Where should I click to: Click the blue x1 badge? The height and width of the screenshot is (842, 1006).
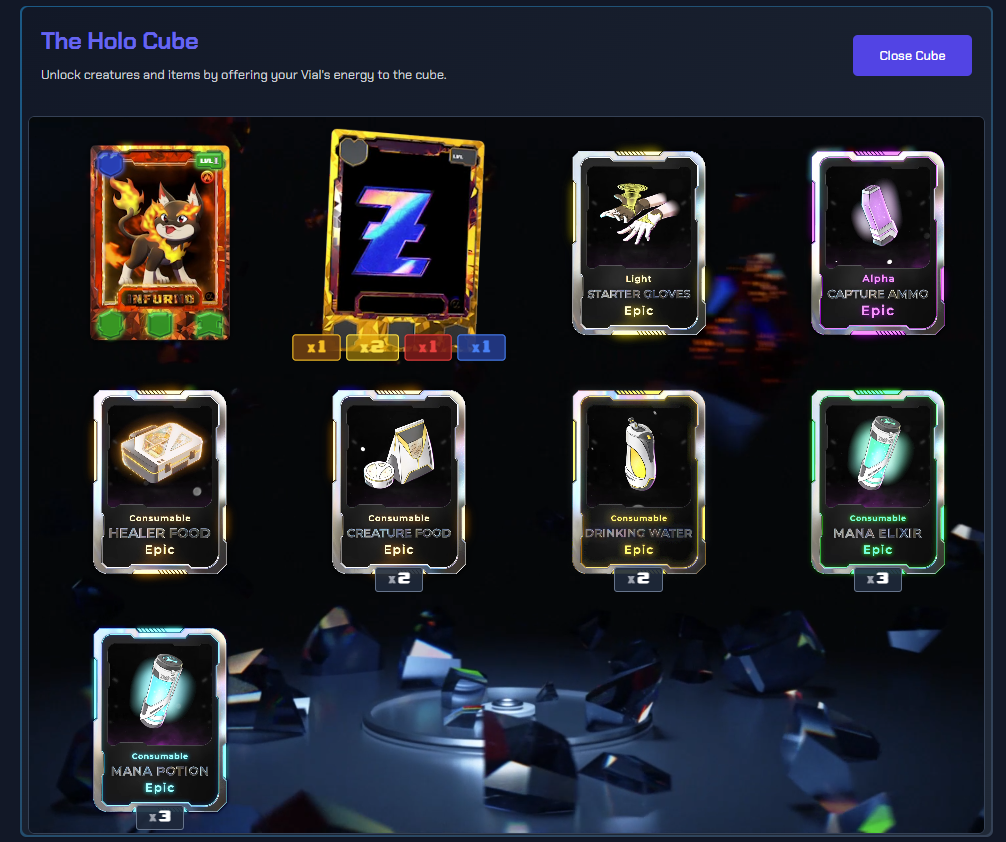[x=481, y=347]
